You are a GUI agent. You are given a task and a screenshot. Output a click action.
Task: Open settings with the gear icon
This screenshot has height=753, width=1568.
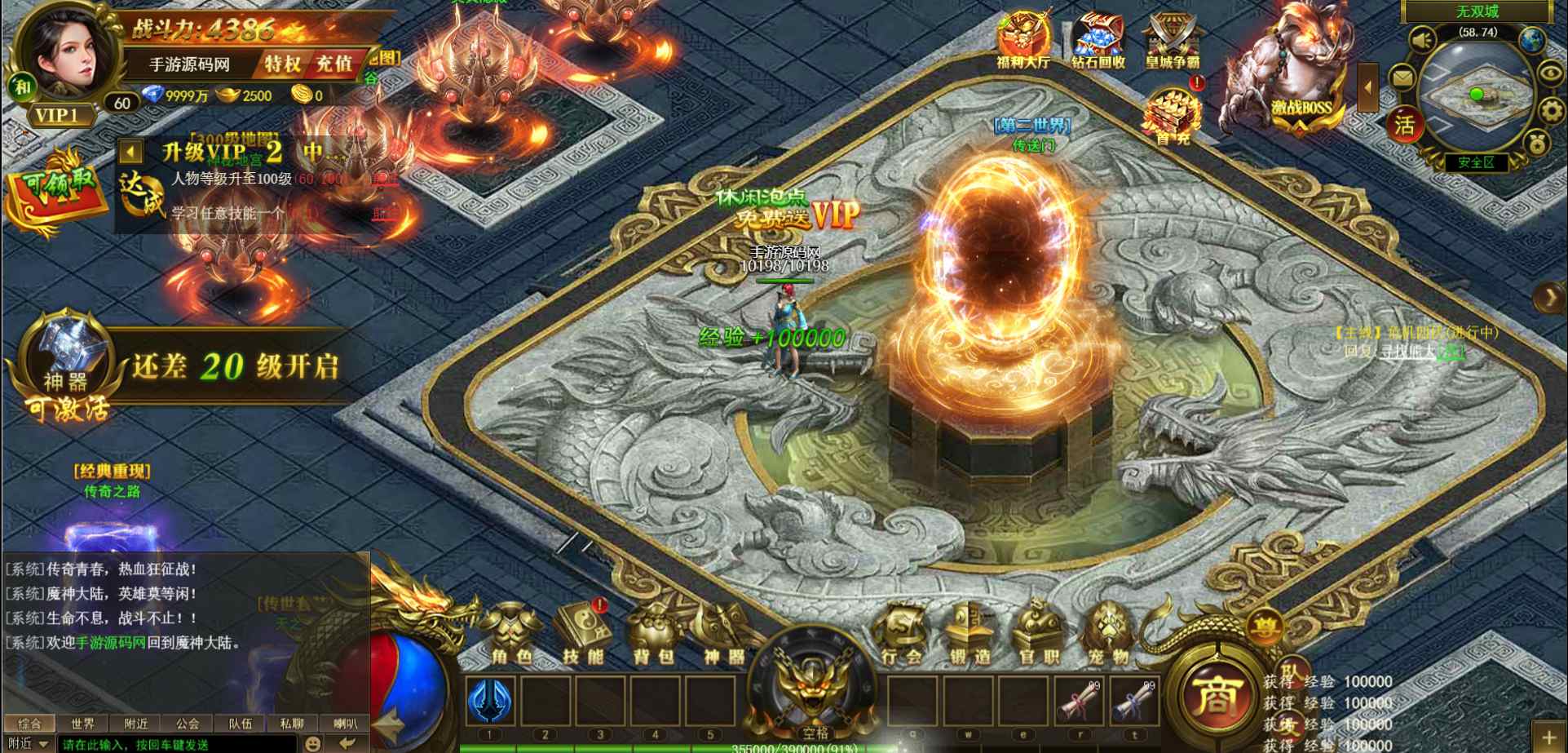(1551, 110)
